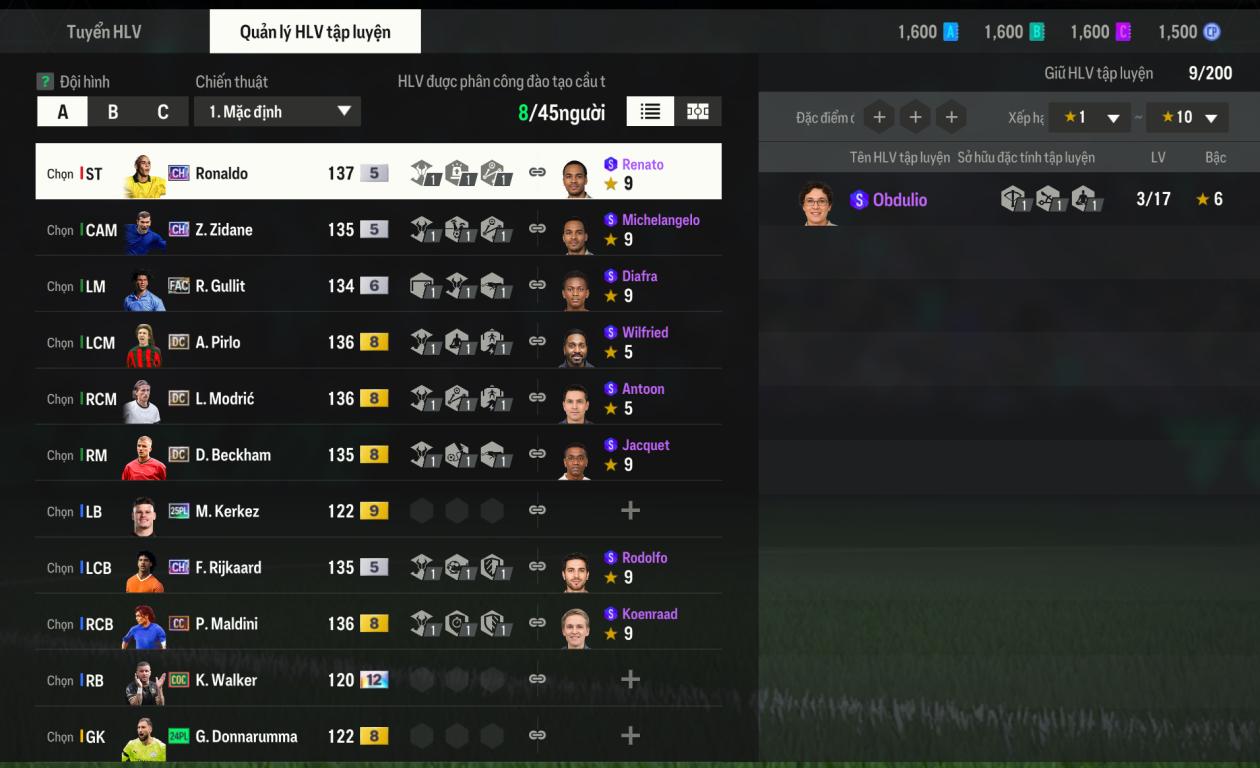The height and width of the screenshot is (768, 1260).
Task: Assign a coach to K. Walker
Action: click(630, 680)
